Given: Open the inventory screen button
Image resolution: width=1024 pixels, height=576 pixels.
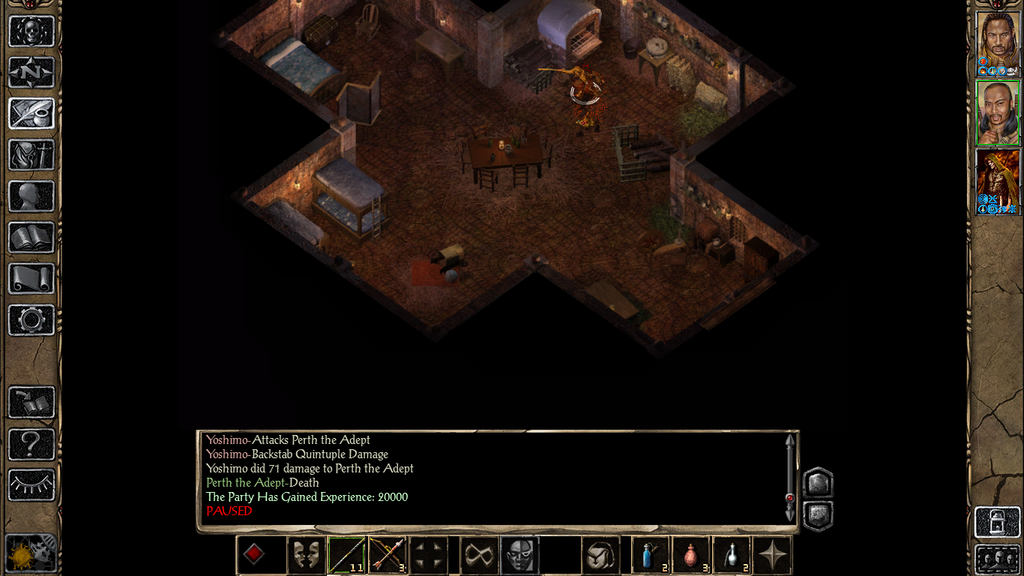Looking at the screenshot, I should [31, 155].
